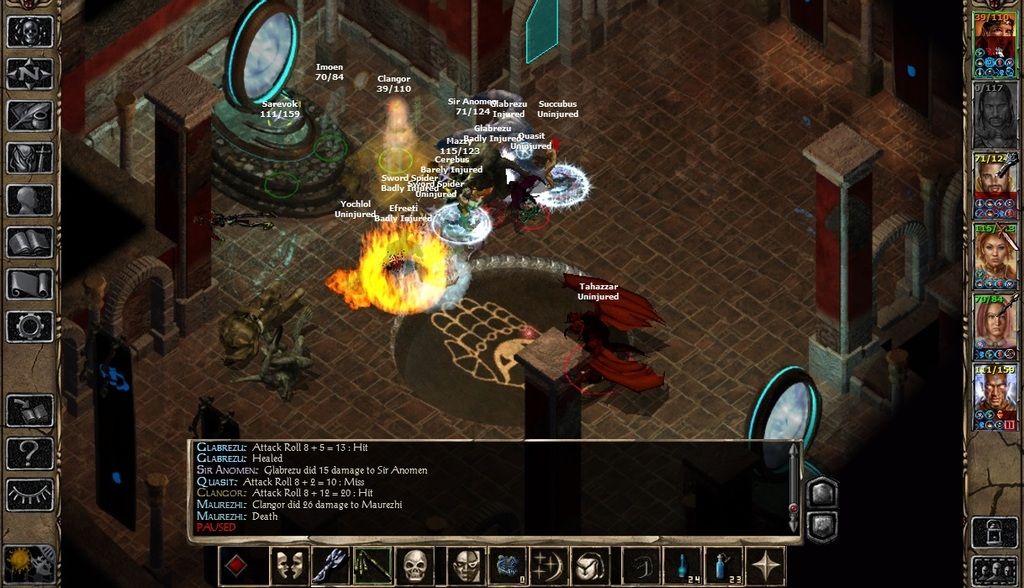Open the journal with the quill button
Image resolution: width=1024 pixels, height=588 pixels.
(30, 116)
